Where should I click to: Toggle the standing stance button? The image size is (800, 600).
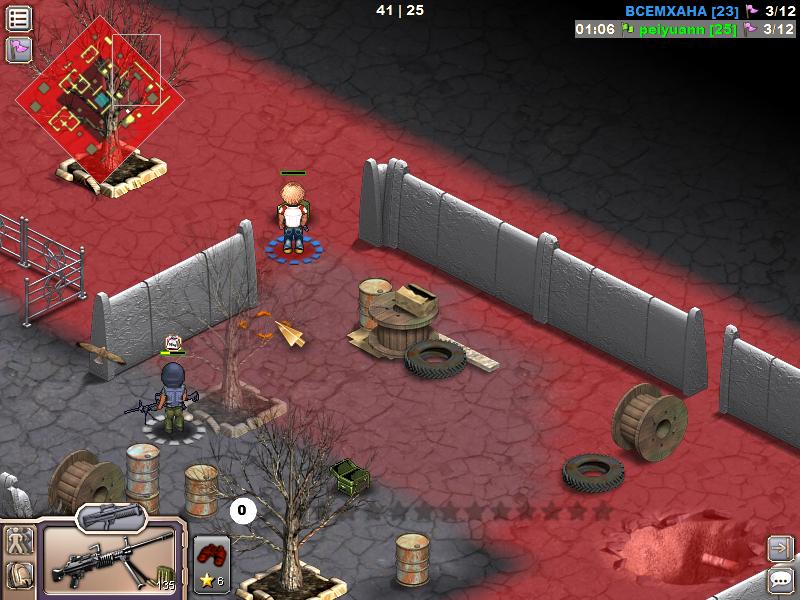(19, 542)
